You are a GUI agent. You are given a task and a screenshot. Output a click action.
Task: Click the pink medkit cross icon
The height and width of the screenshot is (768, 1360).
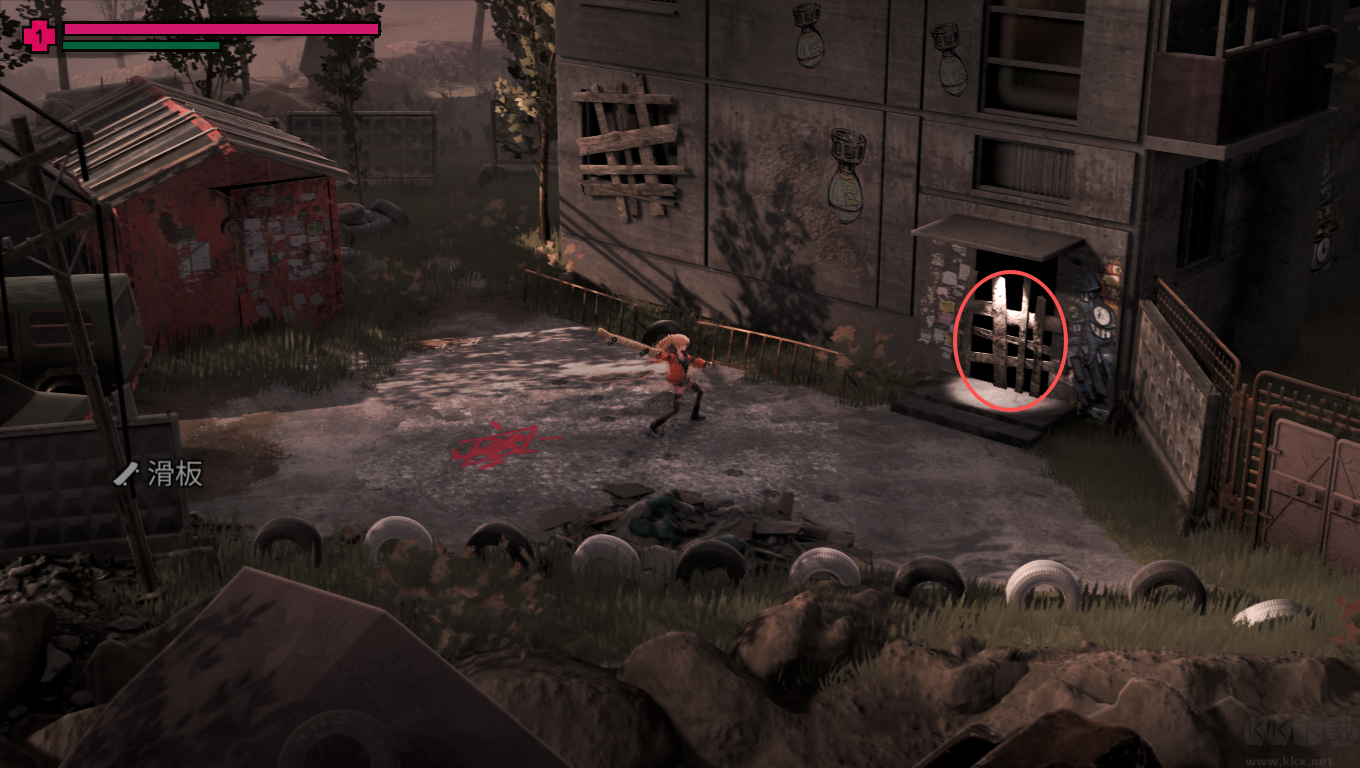tap(39, 37)
